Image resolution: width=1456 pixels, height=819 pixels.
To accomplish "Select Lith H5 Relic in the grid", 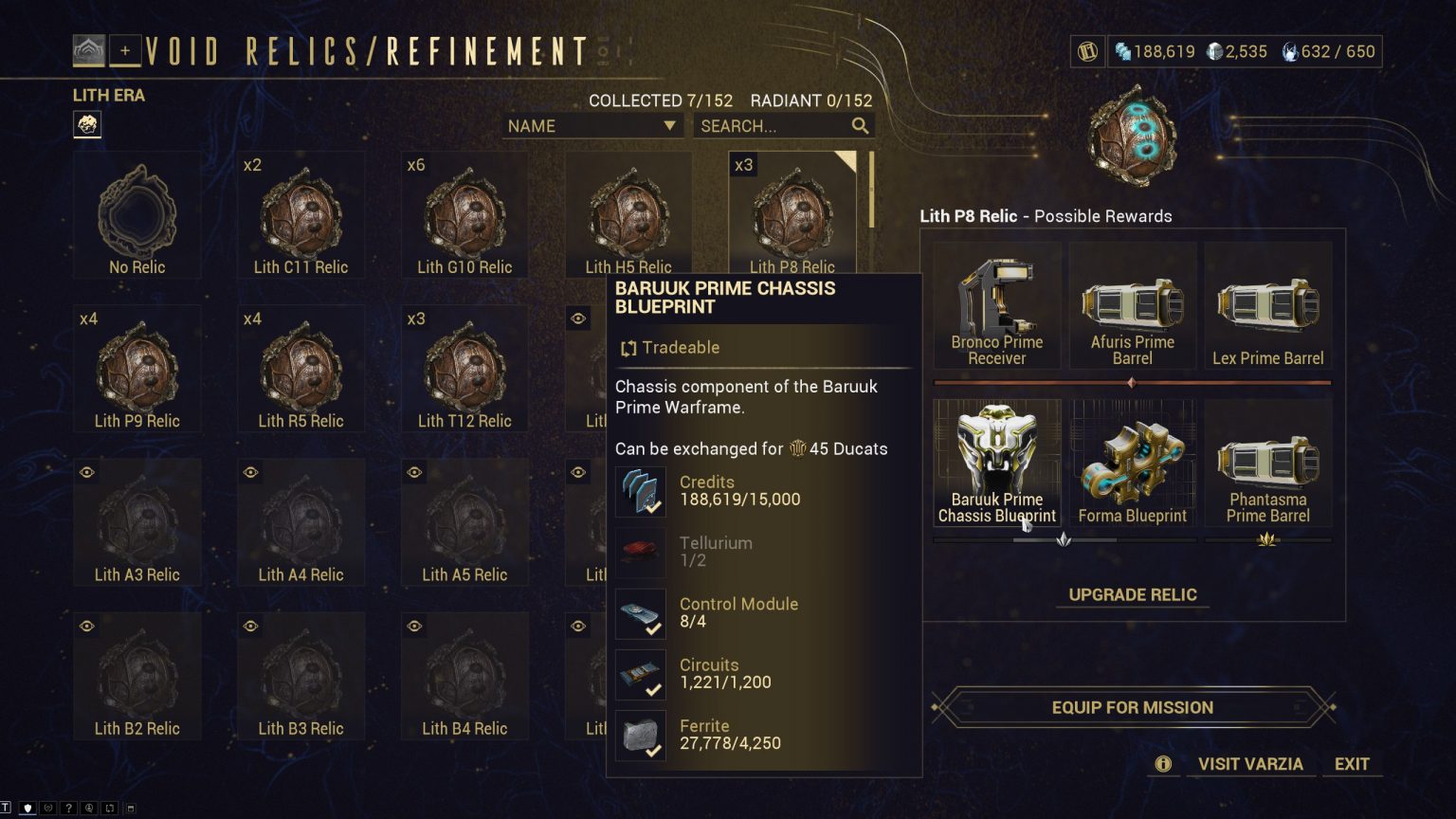I will 628,213.
